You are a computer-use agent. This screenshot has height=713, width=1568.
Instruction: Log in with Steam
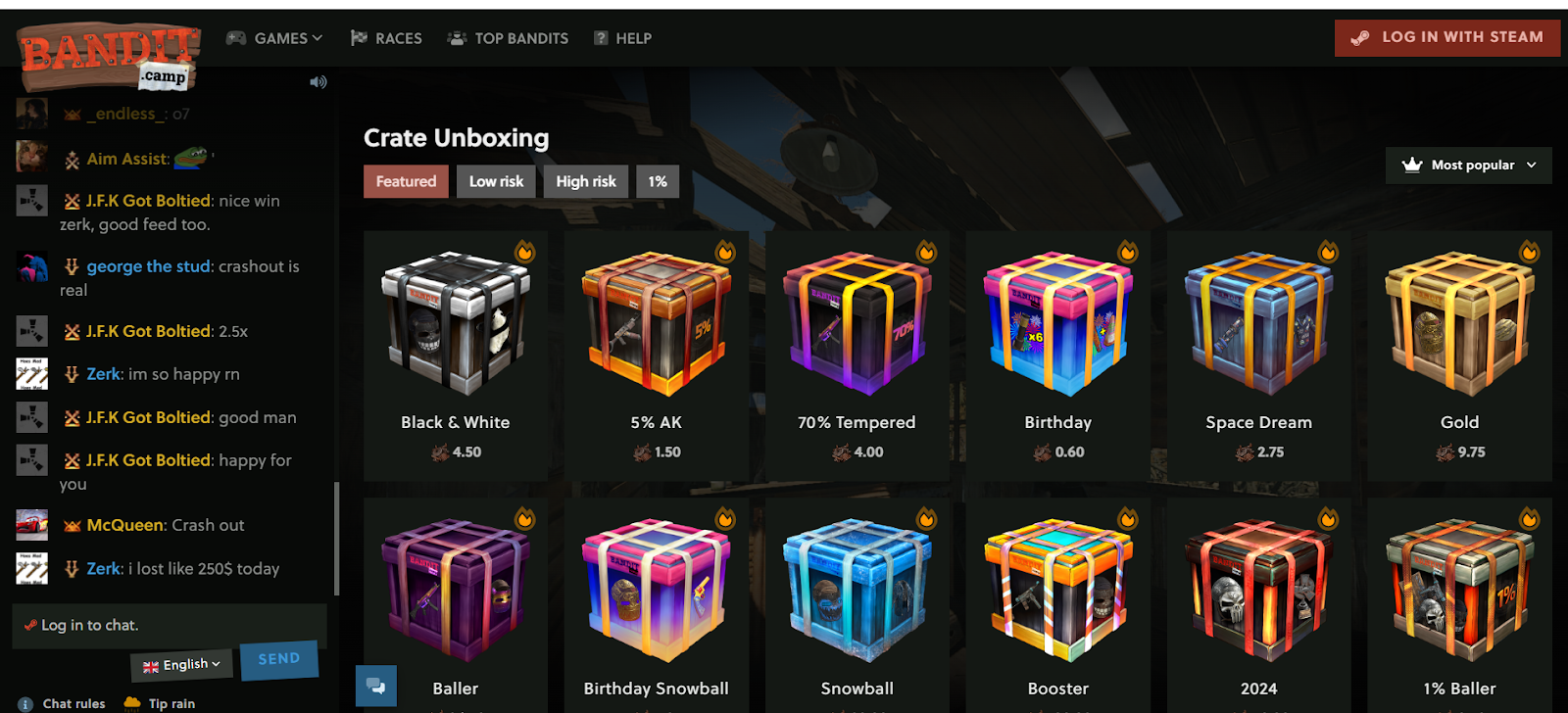click(1446, 37)
